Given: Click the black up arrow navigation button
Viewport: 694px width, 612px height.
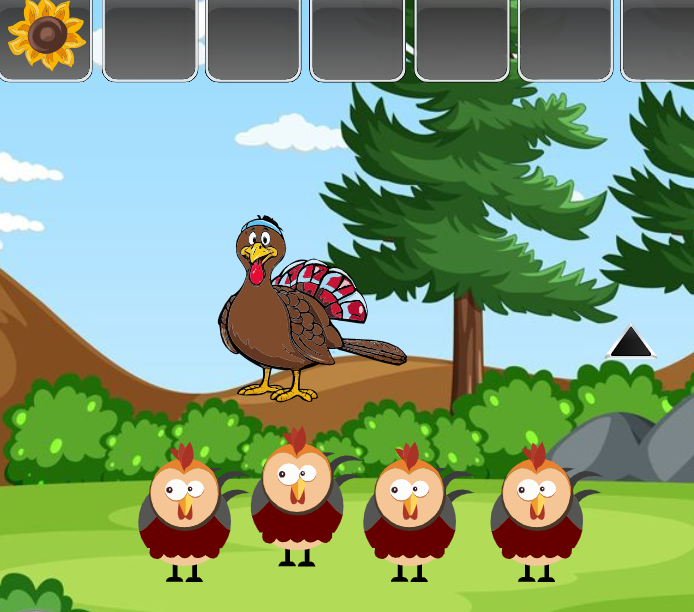Looking at the screenshot, I should [631, 343].
